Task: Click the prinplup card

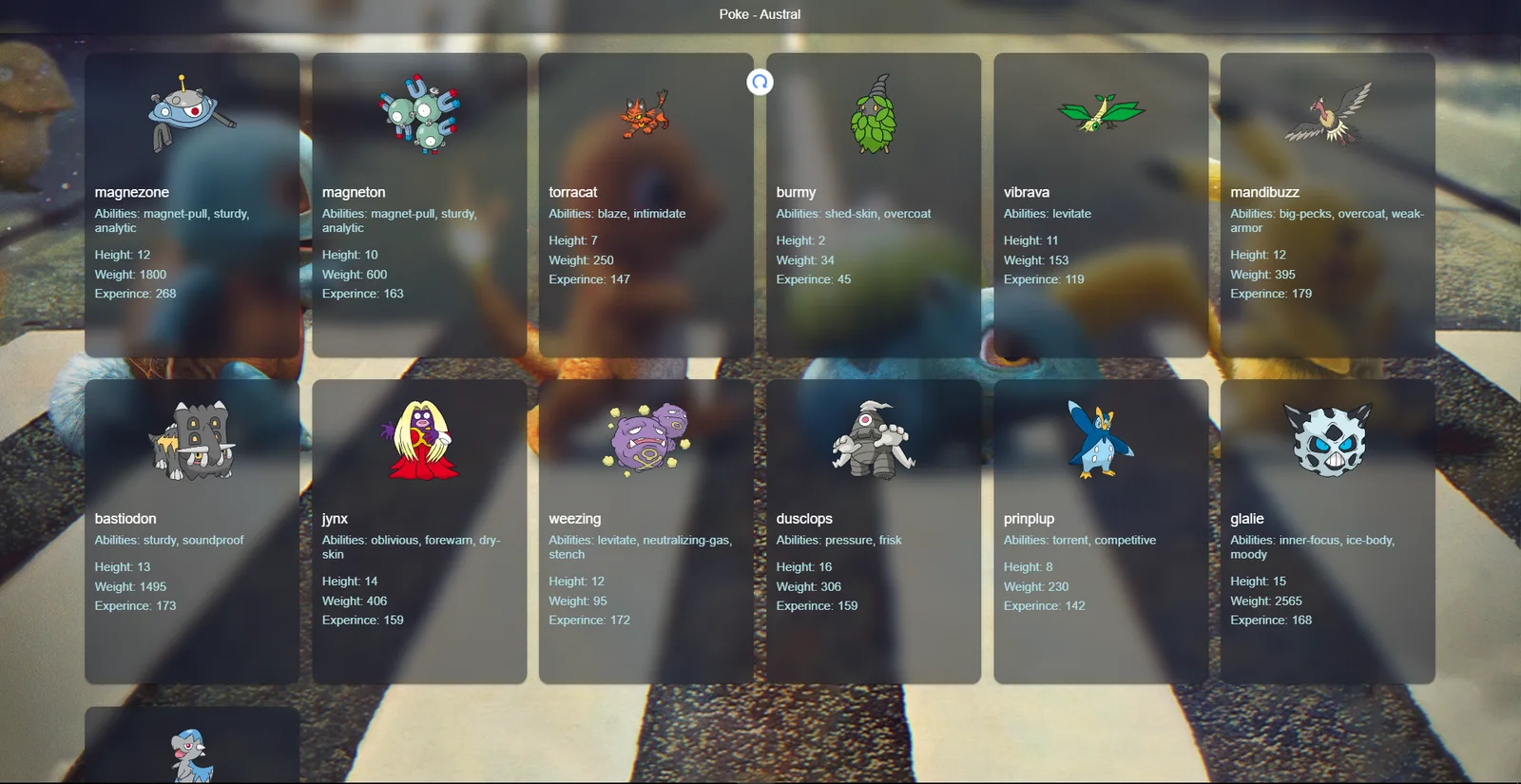Action: (x=1101, y=531)
